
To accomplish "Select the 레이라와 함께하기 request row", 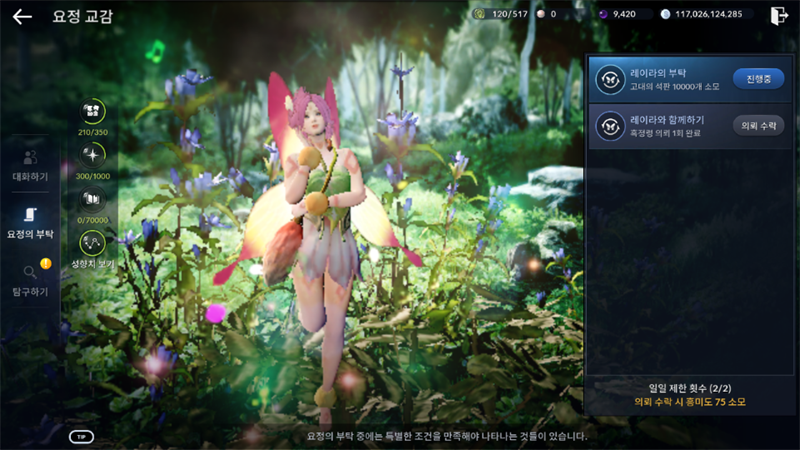I will tap(660, 126).
